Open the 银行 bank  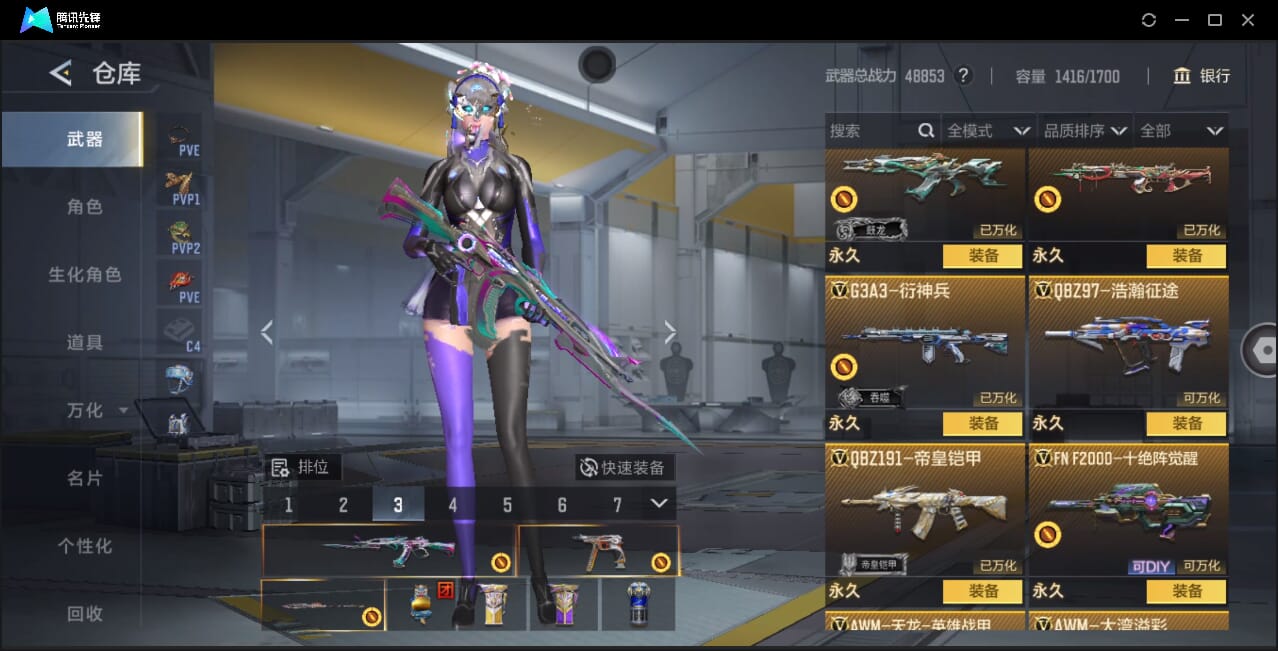[x=1201, y=76]
